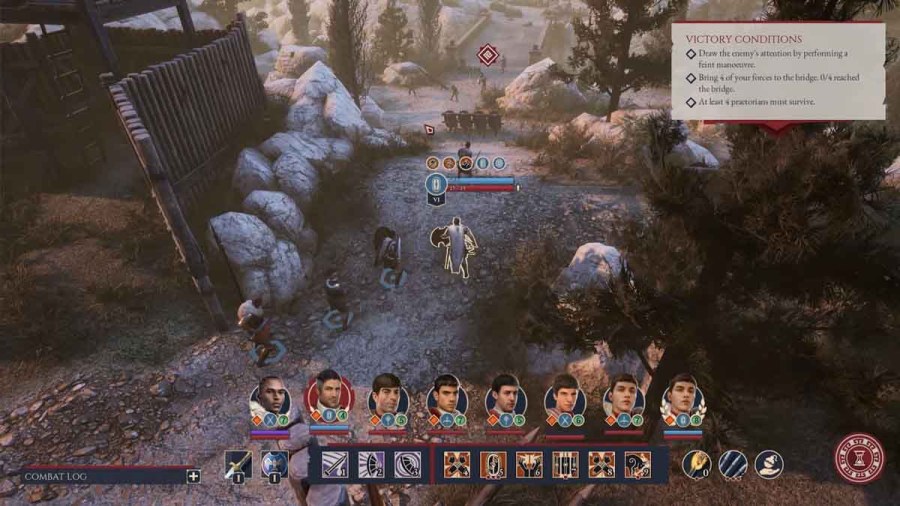The image size is (900, 506).
Task: Select the first dark-skinned soldier portrait
Action: (x=269, y=398)
